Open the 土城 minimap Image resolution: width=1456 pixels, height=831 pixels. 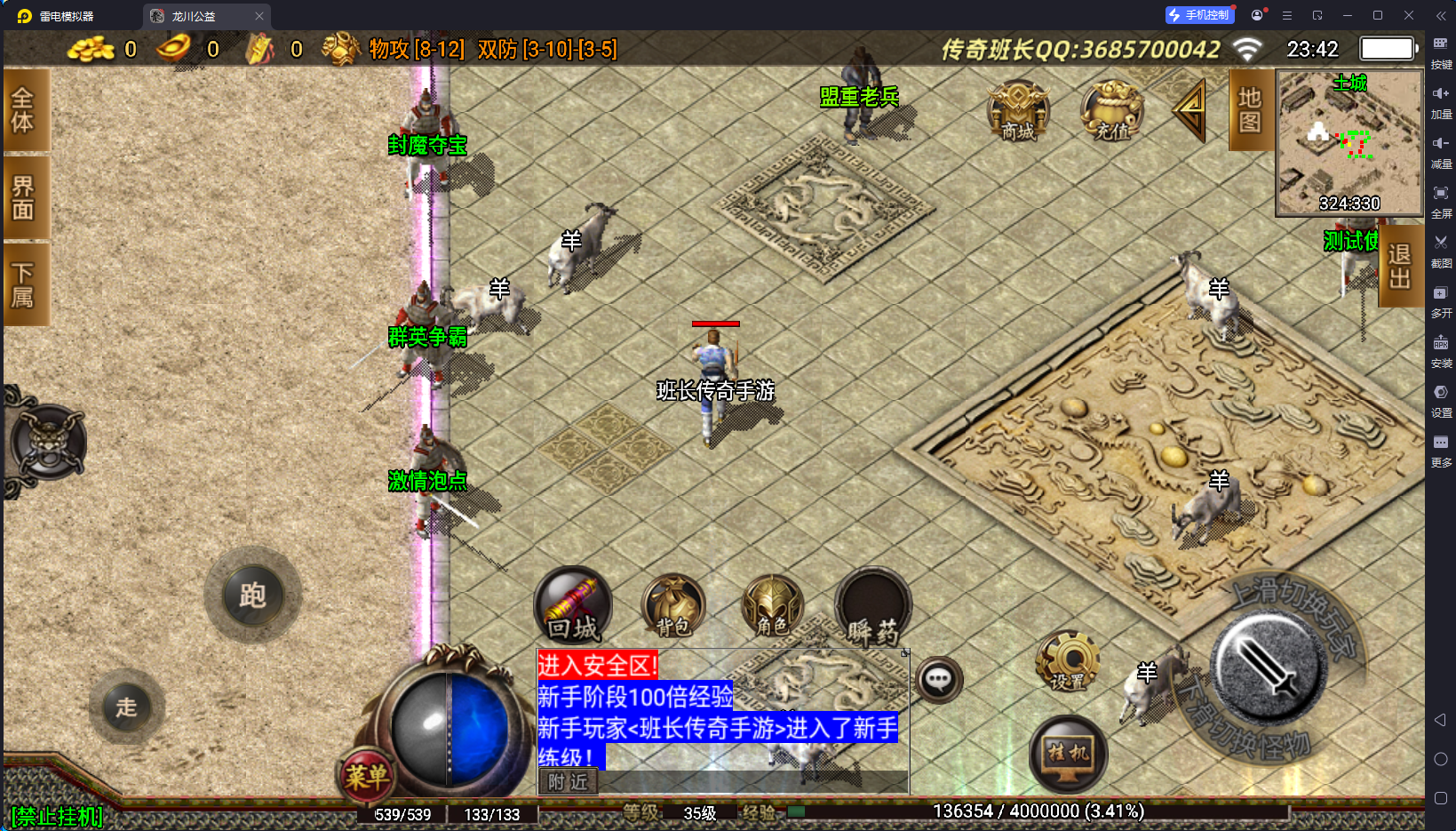pos(1349,142)
